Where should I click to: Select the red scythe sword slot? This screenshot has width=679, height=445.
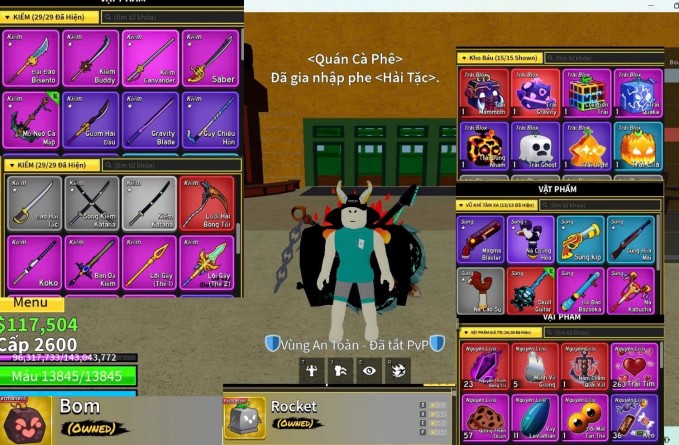pos(209,203)
